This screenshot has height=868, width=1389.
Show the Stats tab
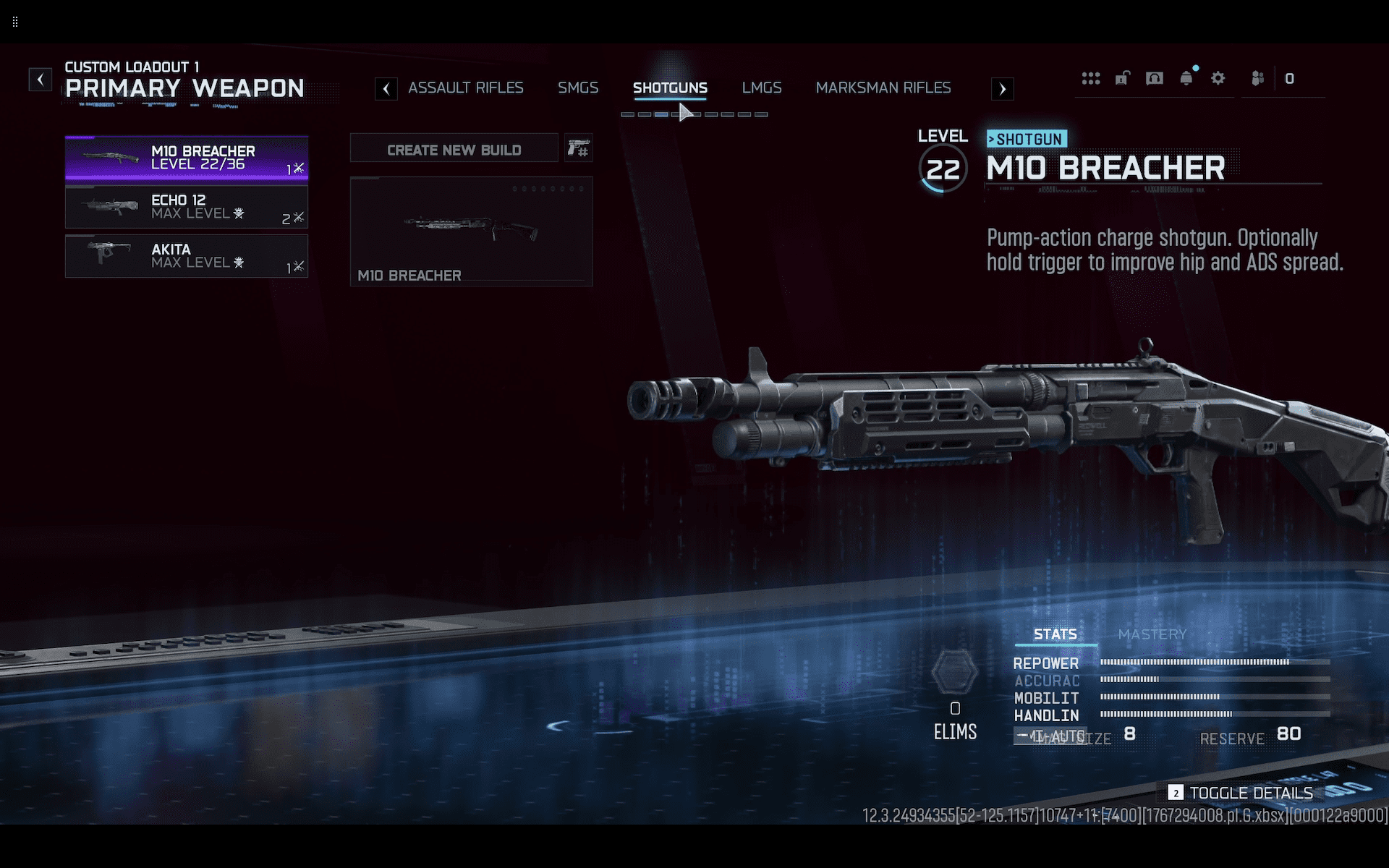(1055, 634)
